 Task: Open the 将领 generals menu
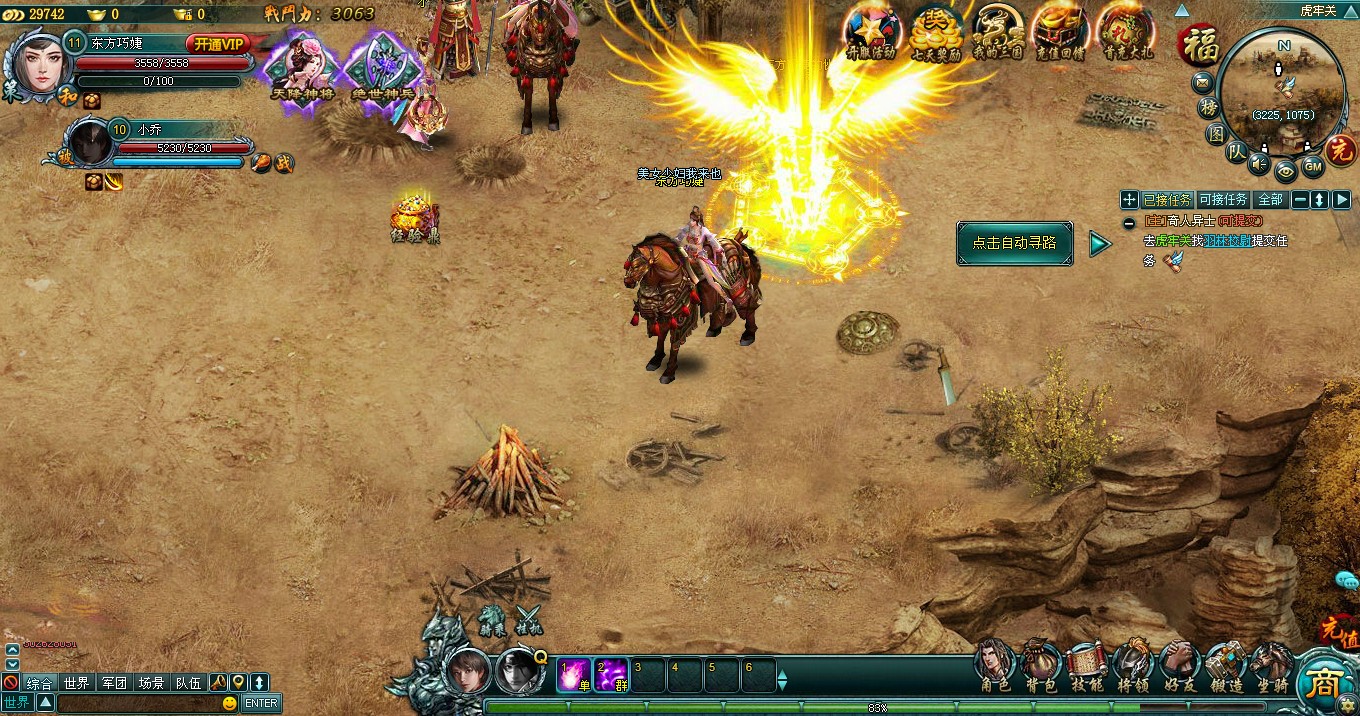pos(1133,665)
